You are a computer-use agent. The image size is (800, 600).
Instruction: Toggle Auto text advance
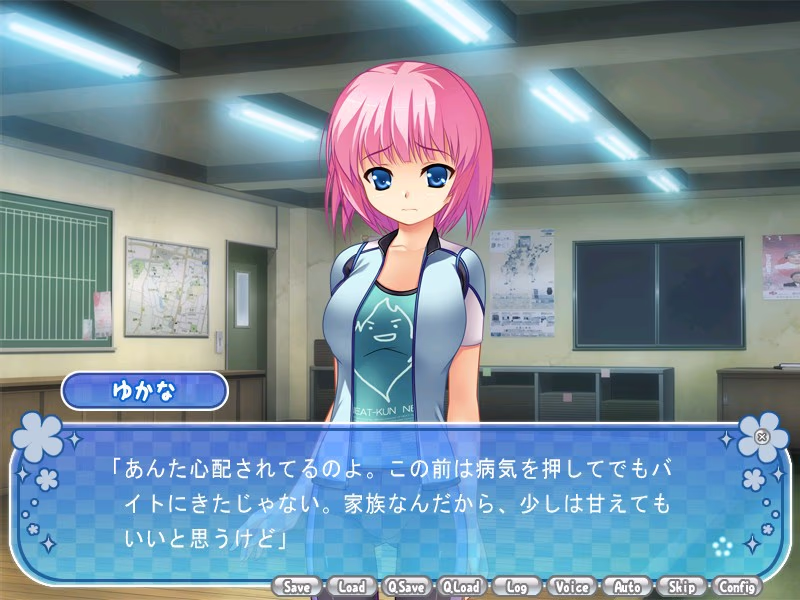click(x=627, y=587)
